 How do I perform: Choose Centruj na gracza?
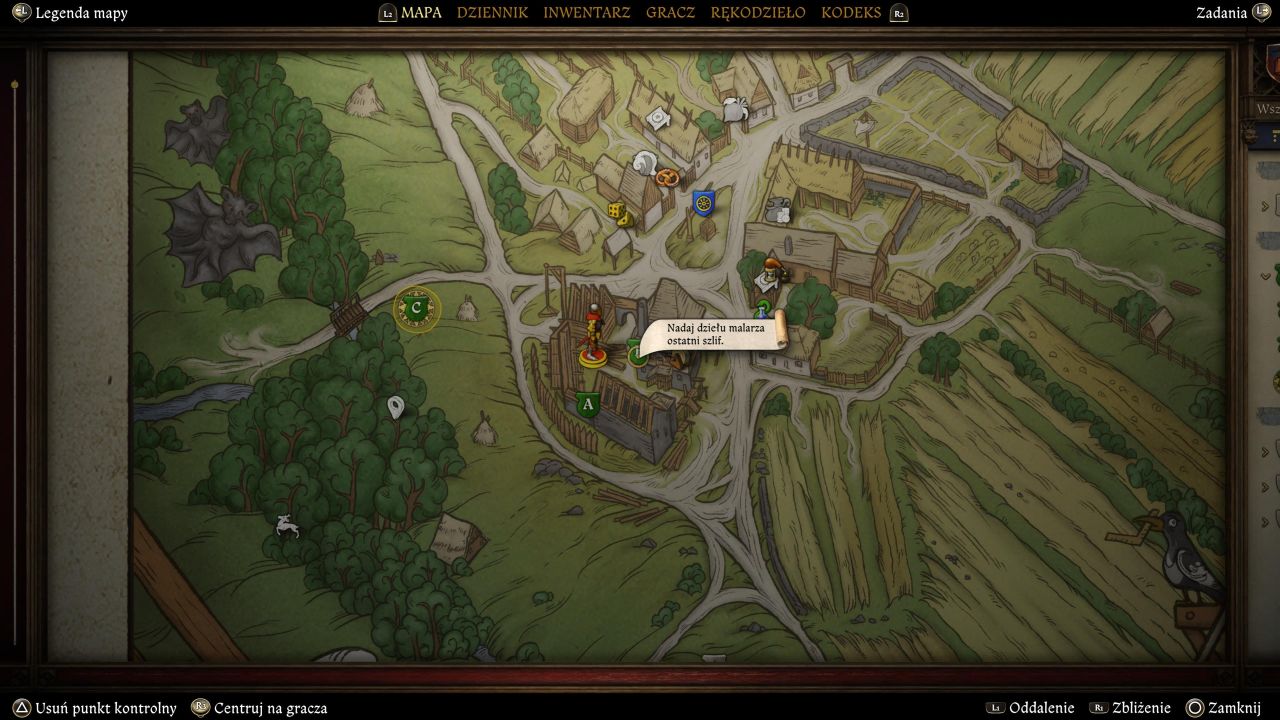click(270, 708)
